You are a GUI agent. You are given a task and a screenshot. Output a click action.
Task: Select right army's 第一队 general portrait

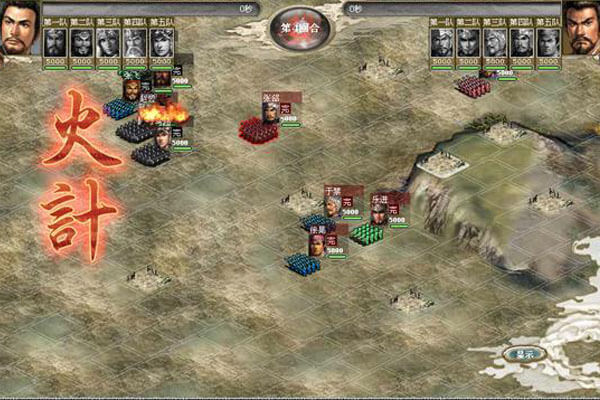(x=442, y=42)
